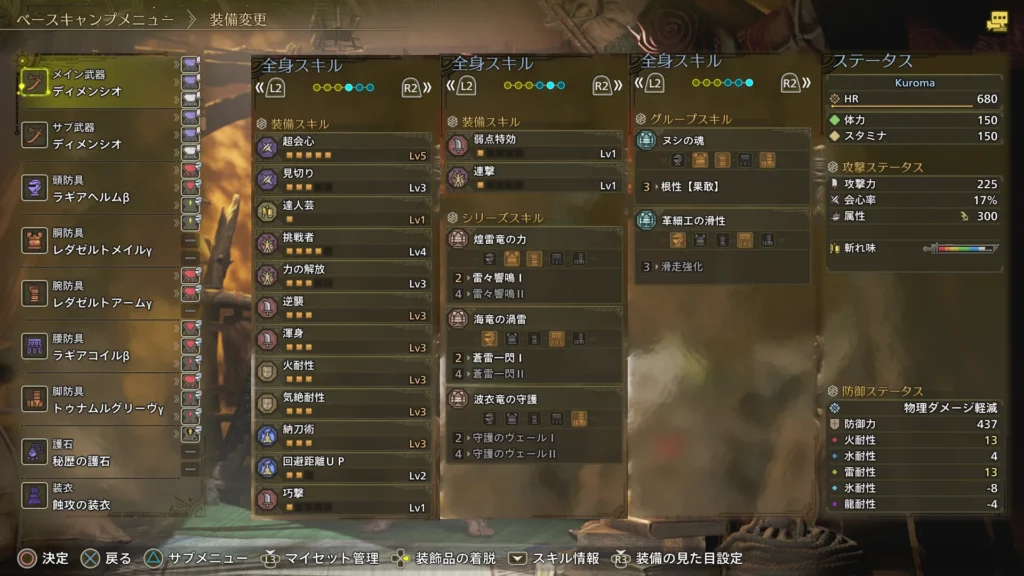Choose the 挑戦者 skill row
Screen dimensions: 1024x576
click(x=344, y=243)
